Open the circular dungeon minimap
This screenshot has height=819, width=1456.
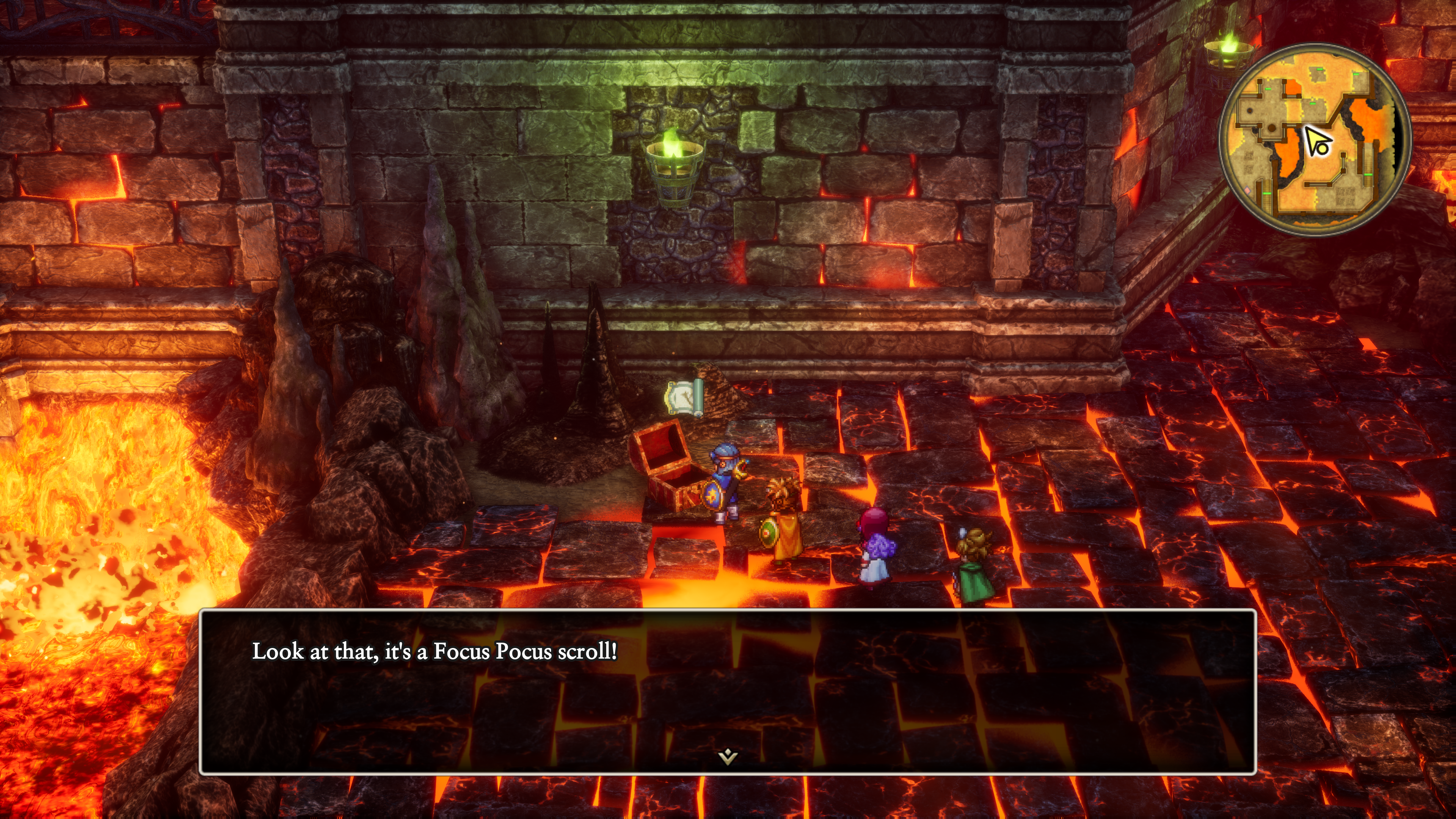point(1315,140)
